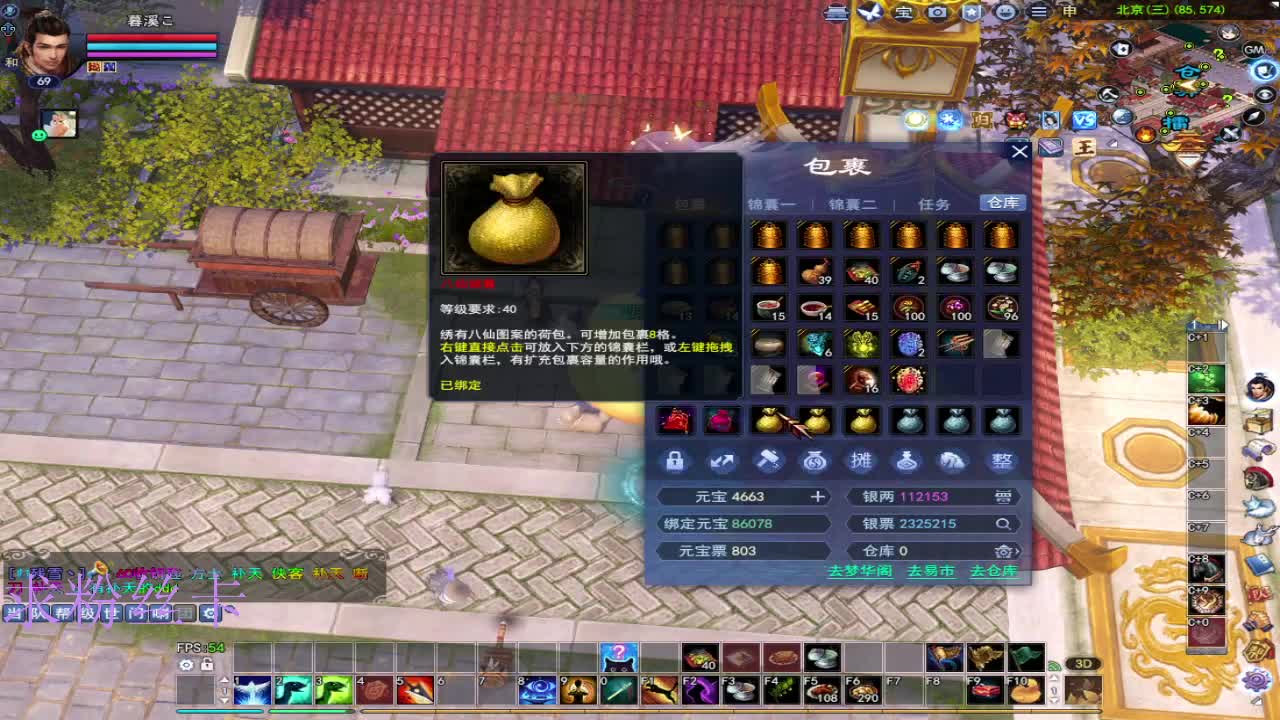Open the hamburger menu icon at the top

point(1041,12)
